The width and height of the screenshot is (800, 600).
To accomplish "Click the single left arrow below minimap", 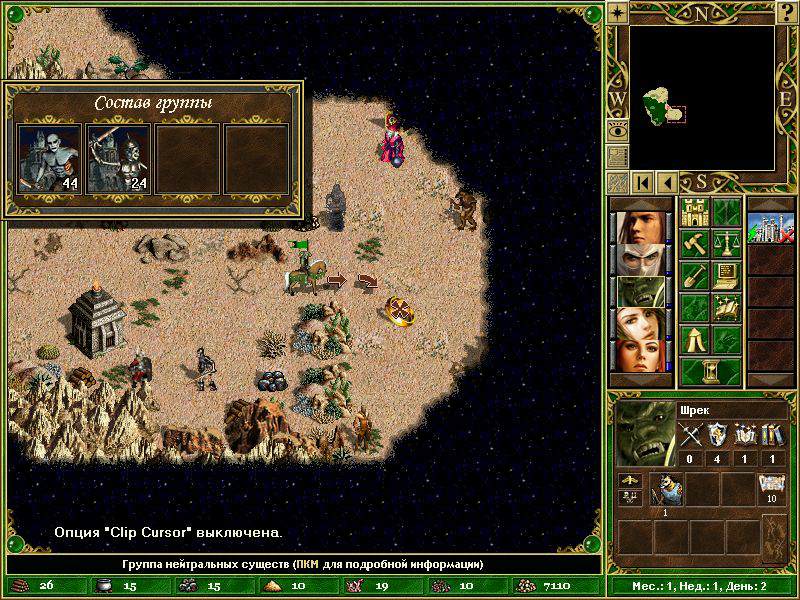I will 666,182.
